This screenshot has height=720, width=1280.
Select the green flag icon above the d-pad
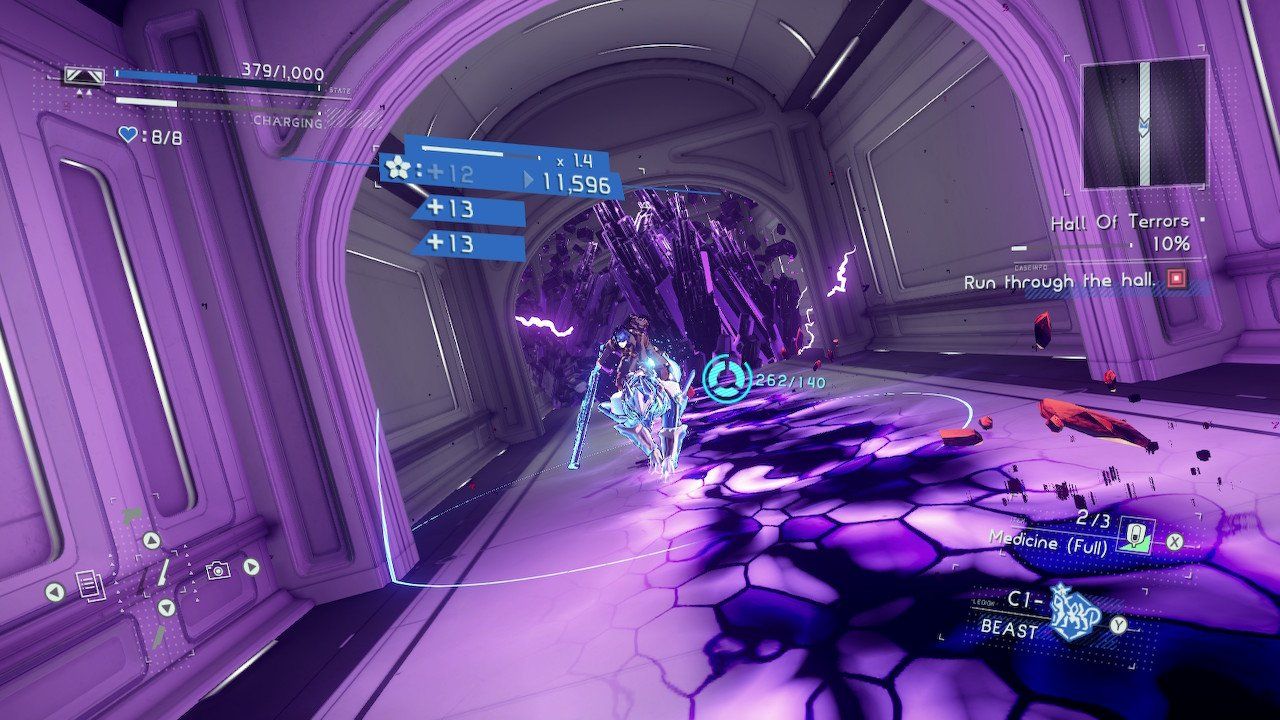(131, 513)
